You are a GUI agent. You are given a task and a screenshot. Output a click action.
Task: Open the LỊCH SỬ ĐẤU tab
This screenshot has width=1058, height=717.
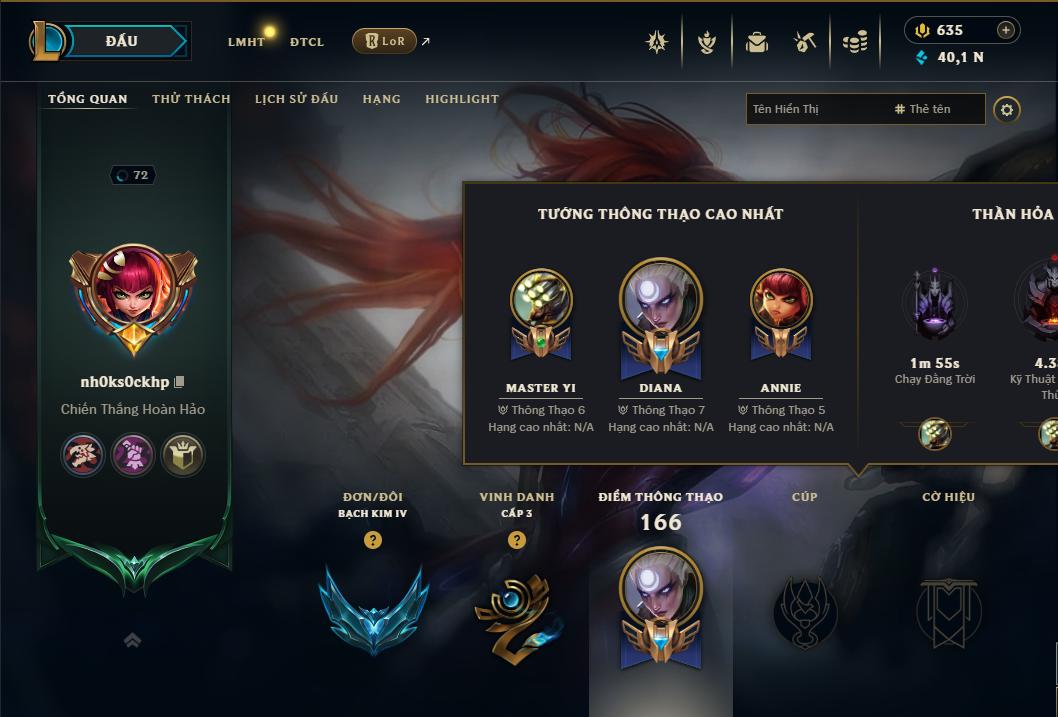click(296, 99)
